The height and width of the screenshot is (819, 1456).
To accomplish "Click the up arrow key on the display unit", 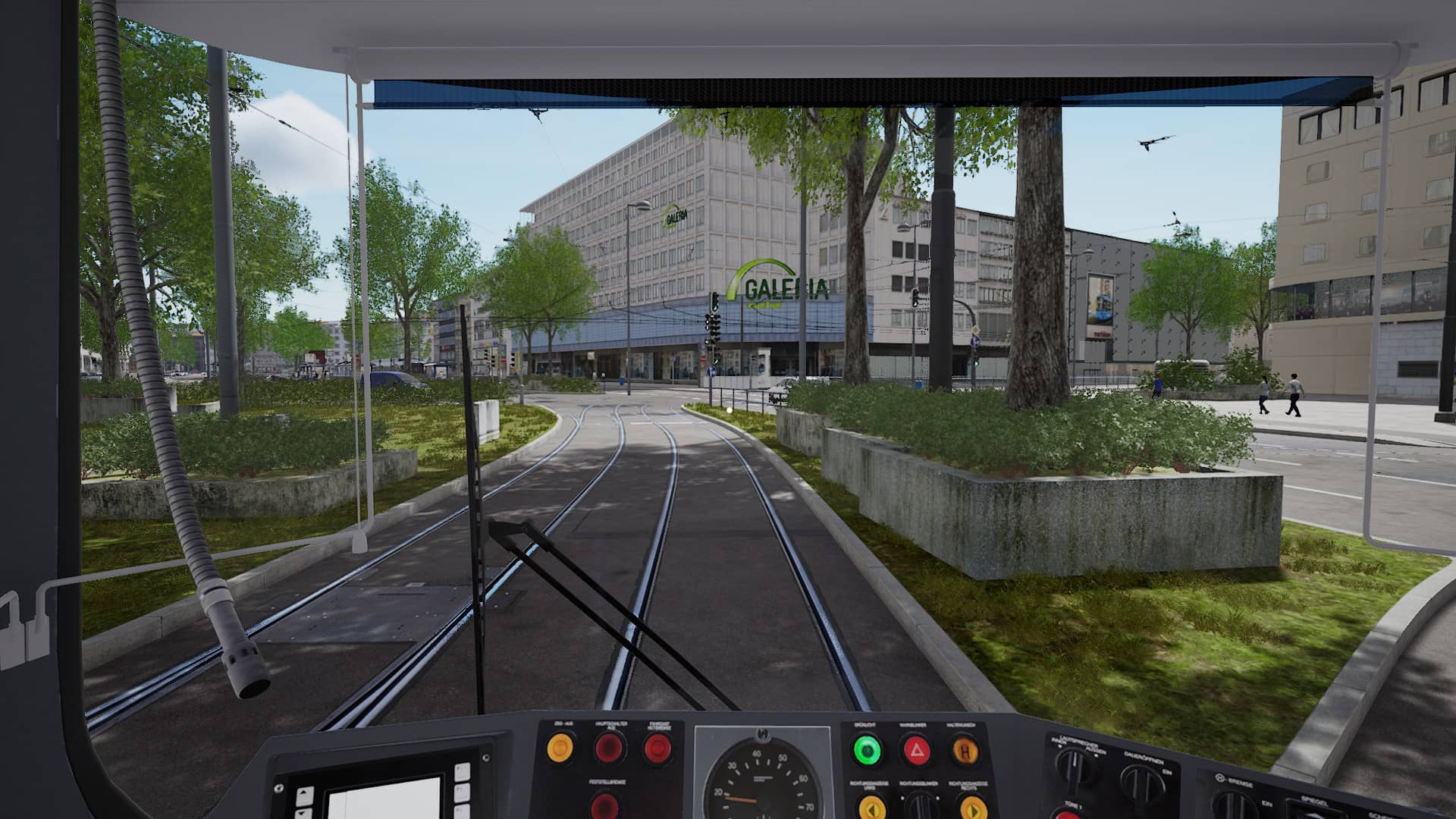I will (303, 795).
